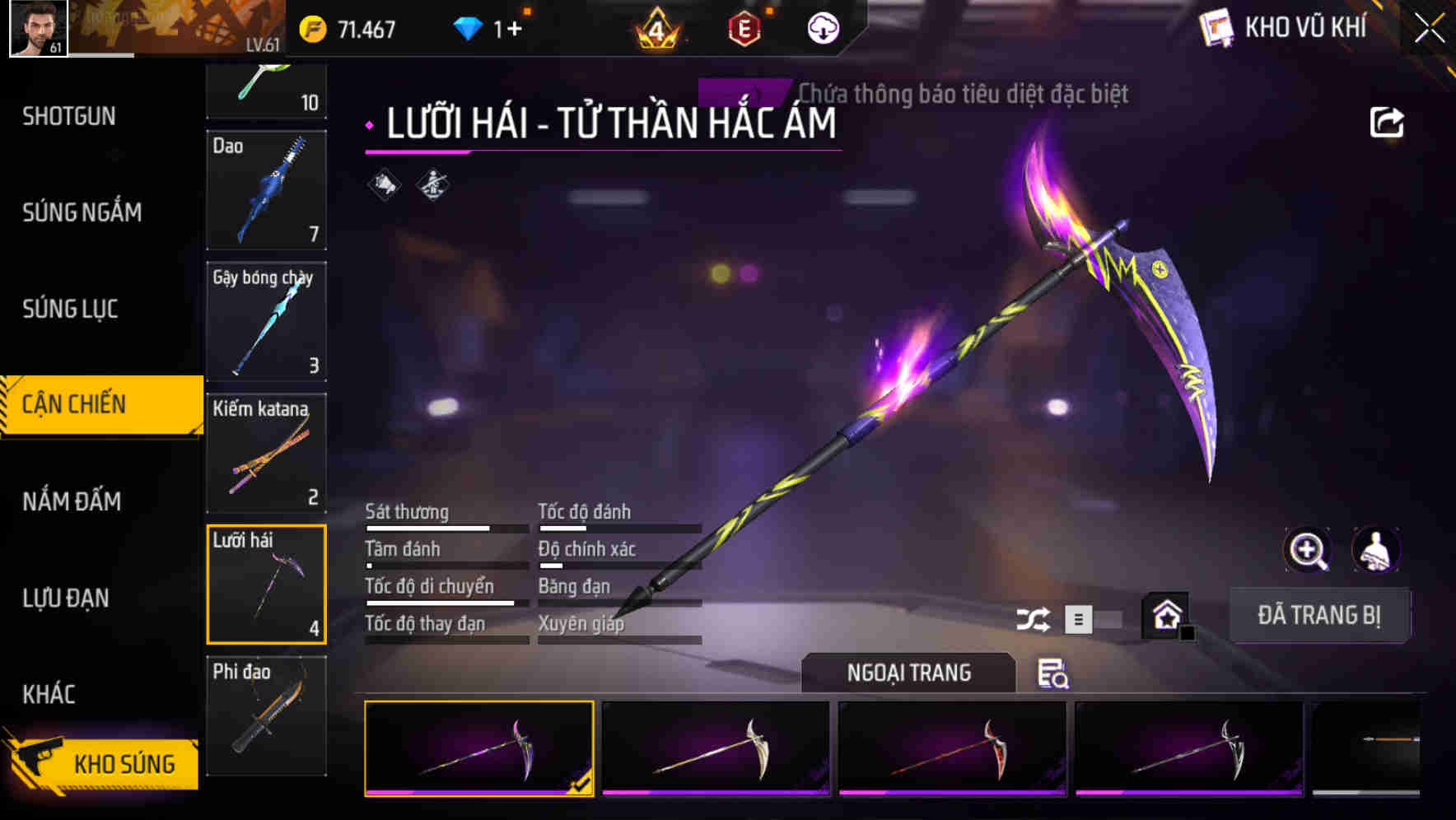1456x820 pixels.
Task: Open the rank crown level 4 badge
Action: click(655, 26)
